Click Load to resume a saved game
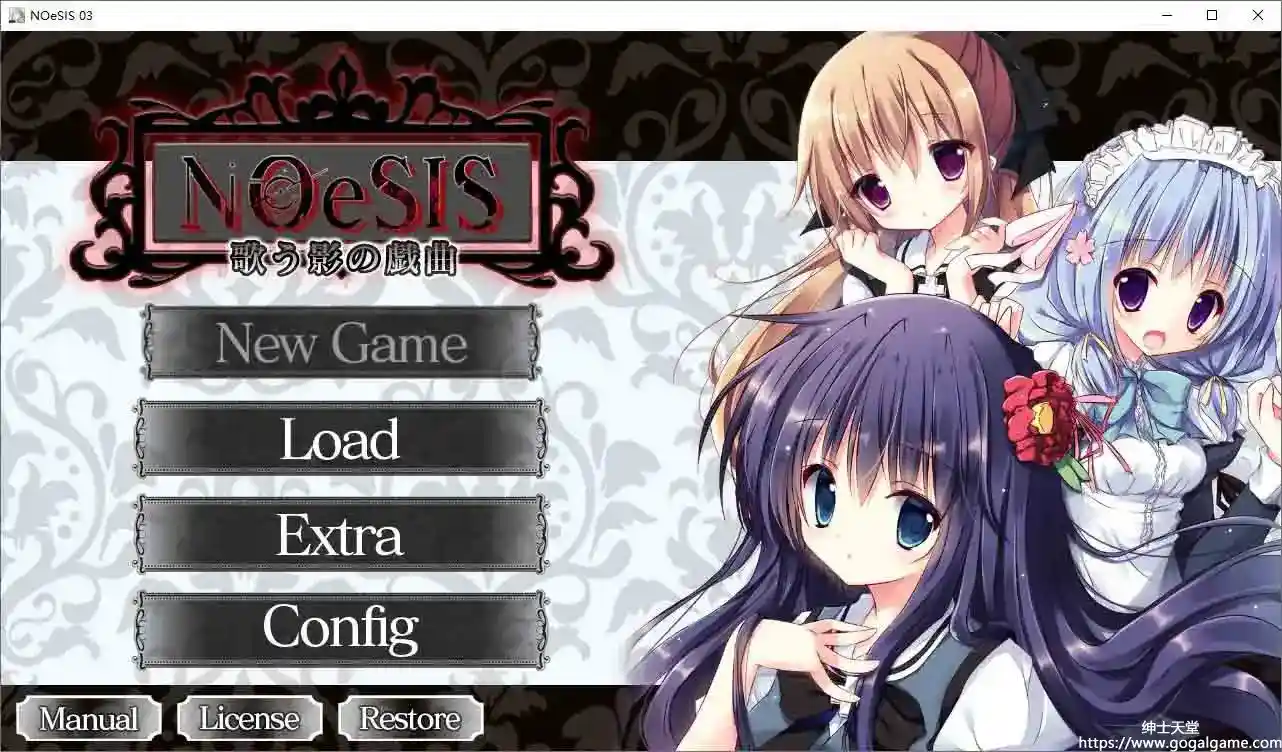Screen dimensions: 1282x752 point(340,438)
